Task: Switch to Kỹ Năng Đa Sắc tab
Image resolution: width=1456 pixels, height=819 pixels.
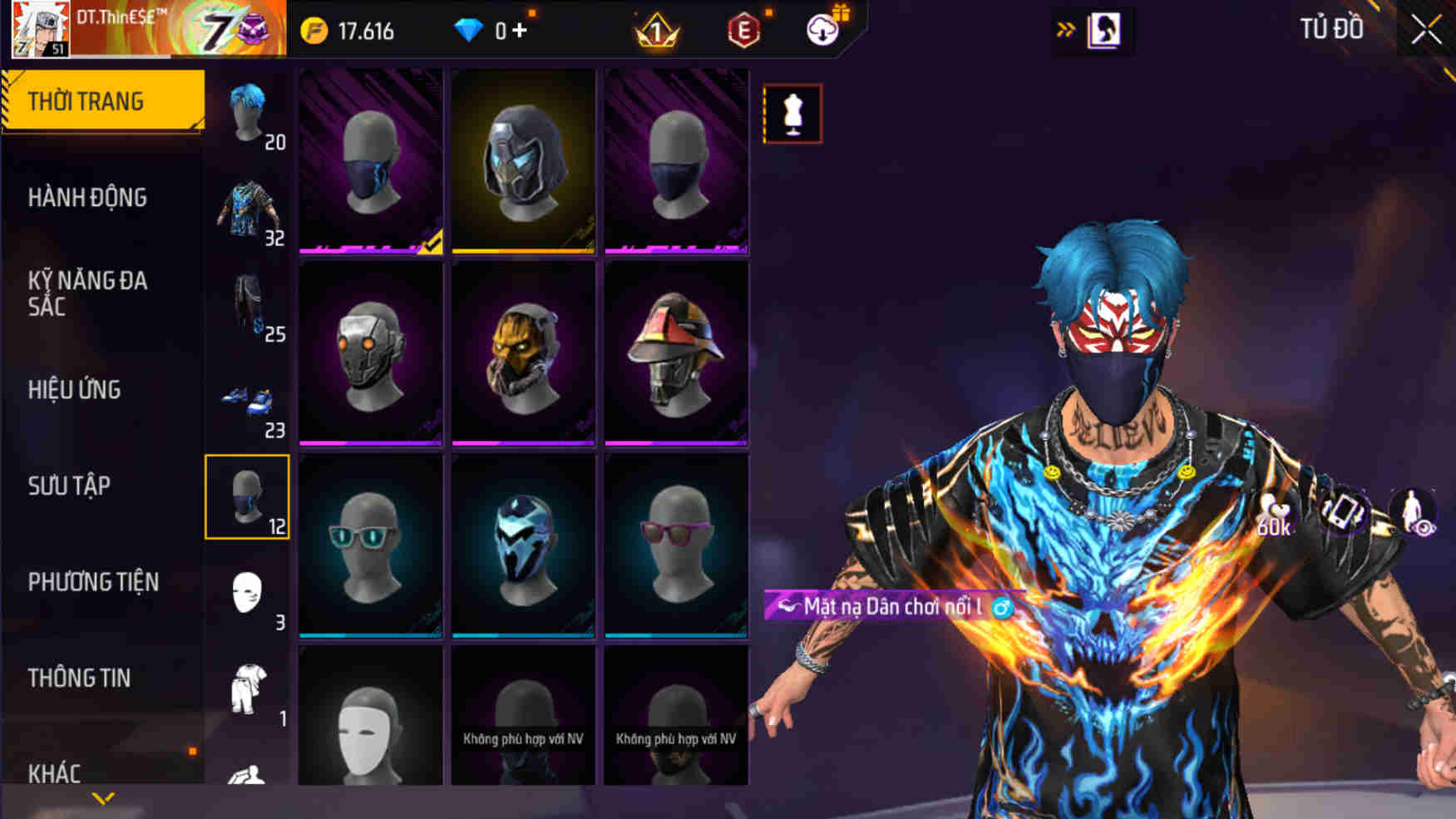Action: 87,294
